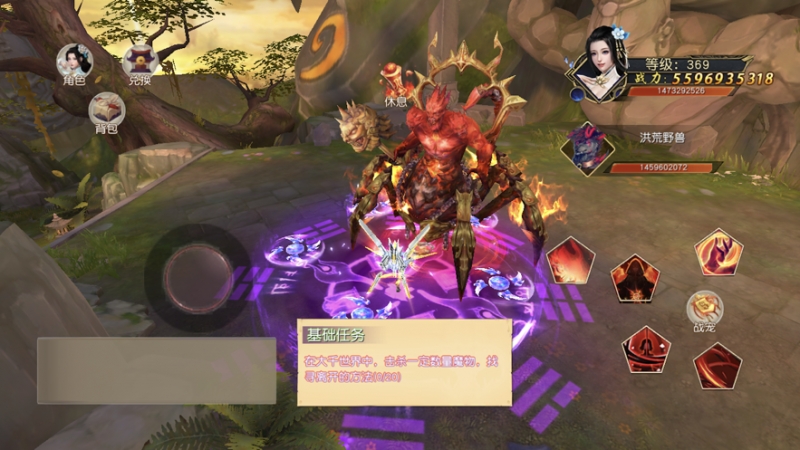Open the chat box panel
This screenshot has width=800, height=450.
[x=156, y=370]
